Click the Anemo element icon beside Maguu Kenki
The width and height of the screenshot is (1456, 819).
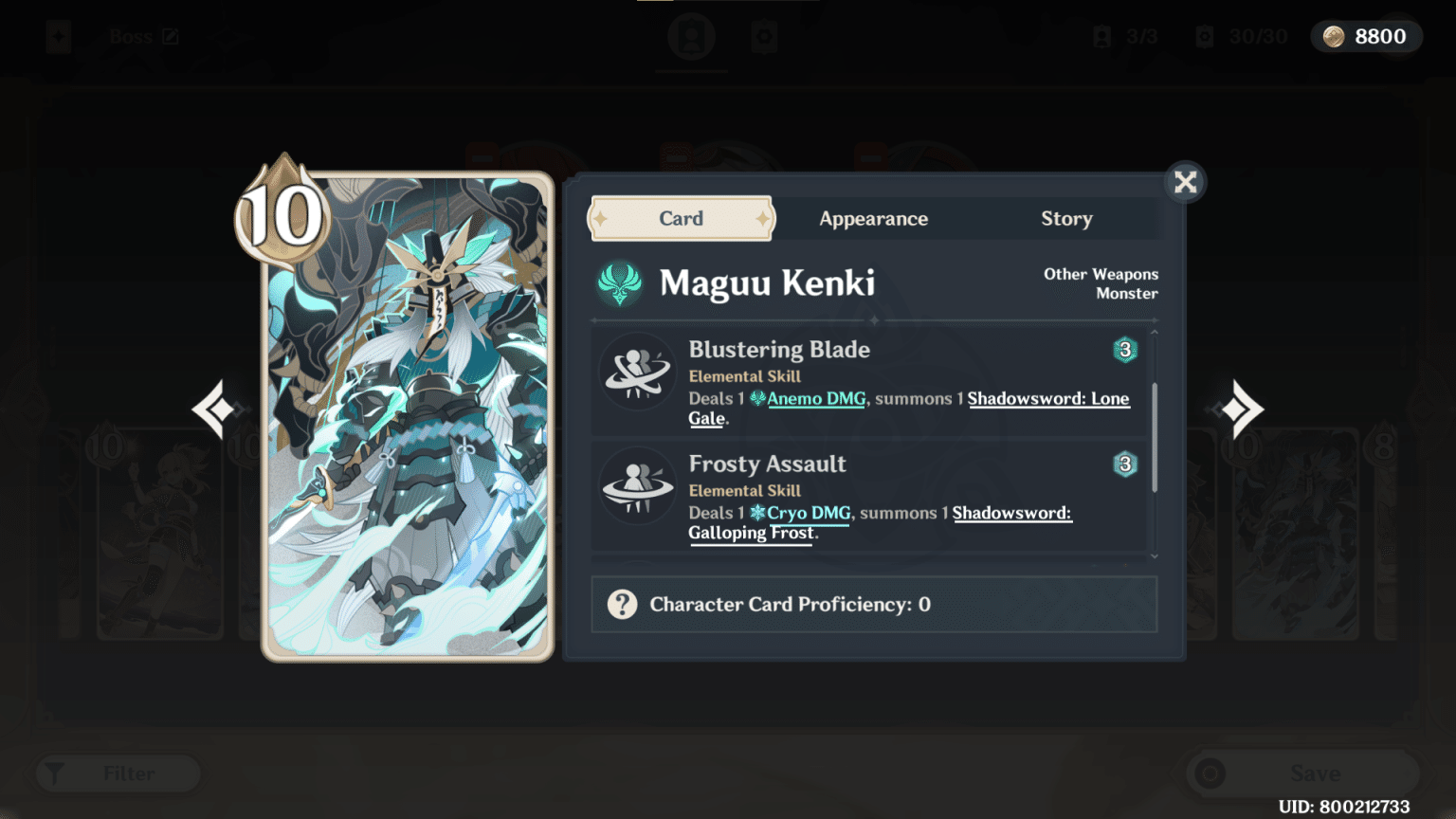point(621,285)
